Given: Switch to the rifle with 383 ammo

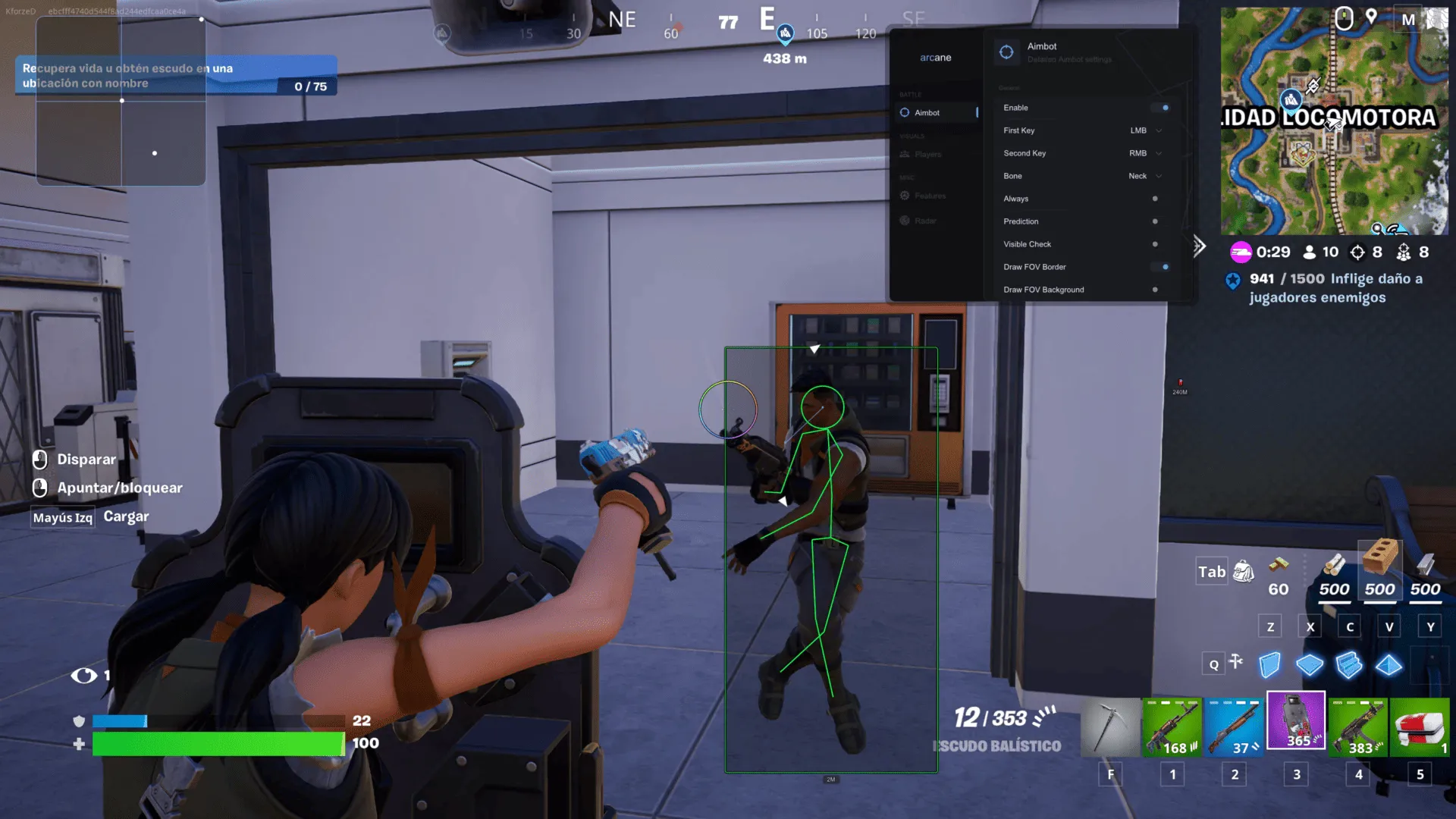Looking at the screenshot, I should pos(1358,728).
